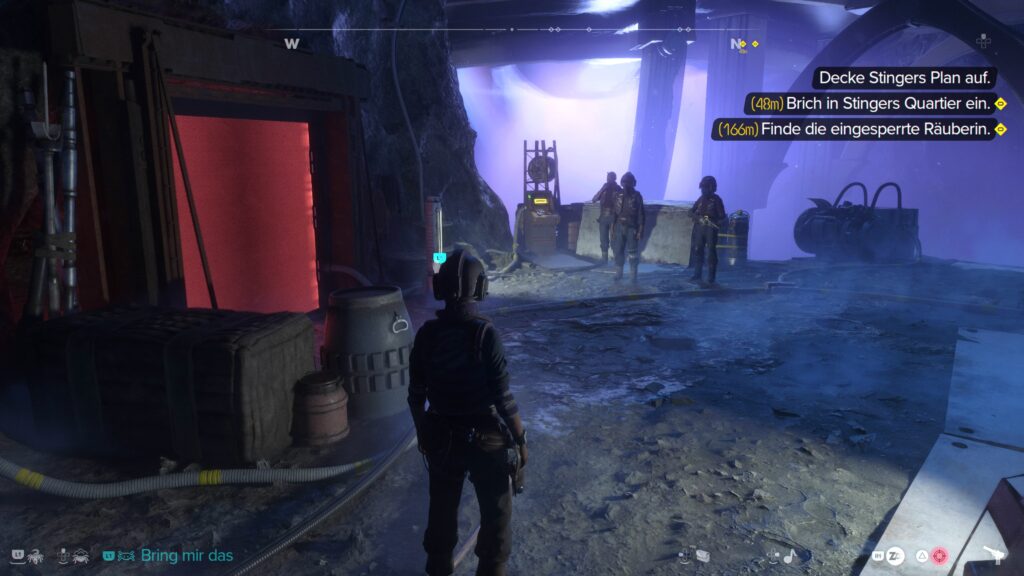Click the yellow objective marker on the compass
Viewport: 1024px width, 576px height.
pyautogui.click(x=755, y=43)
